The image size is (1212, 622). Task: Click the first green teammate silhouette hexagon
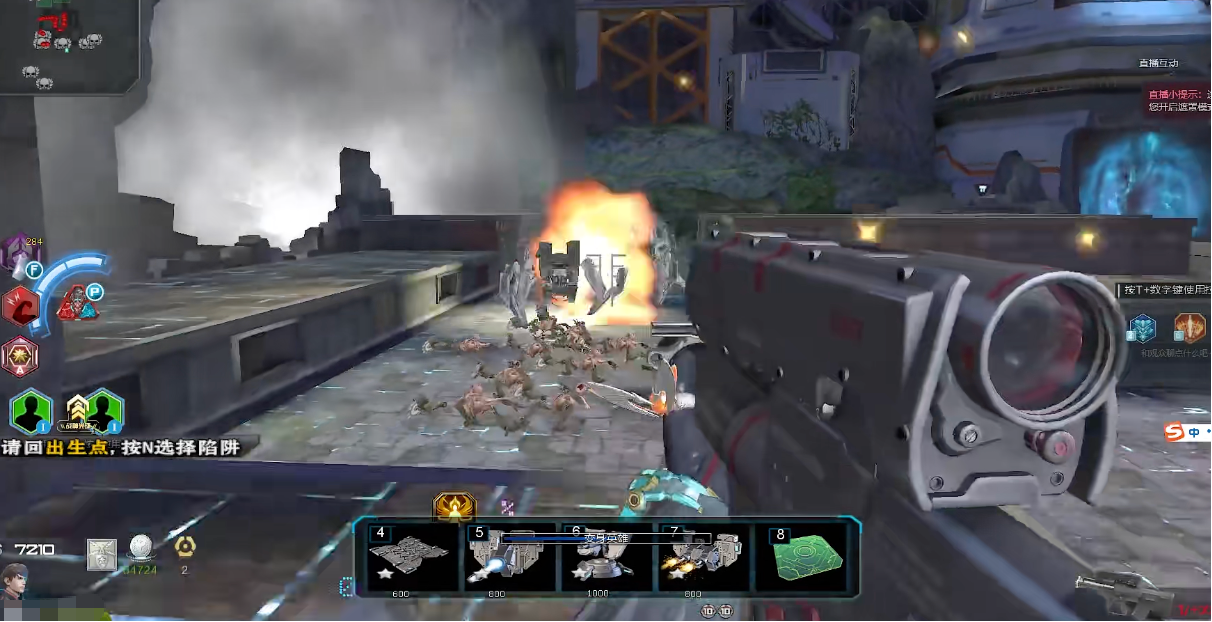coord(32,411)
